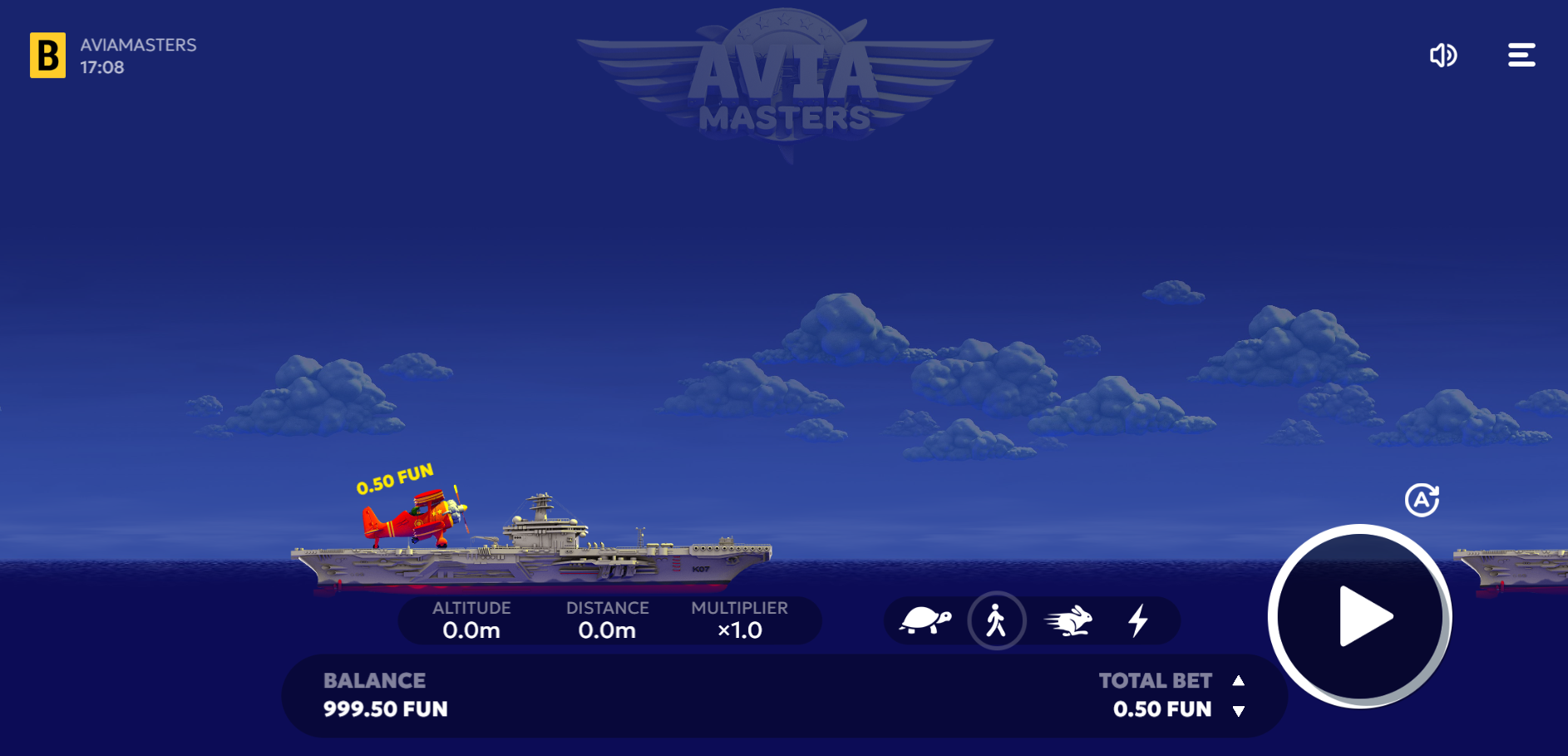
Task: Click the AVIAMASTERS title text
Action: (138, 45)
